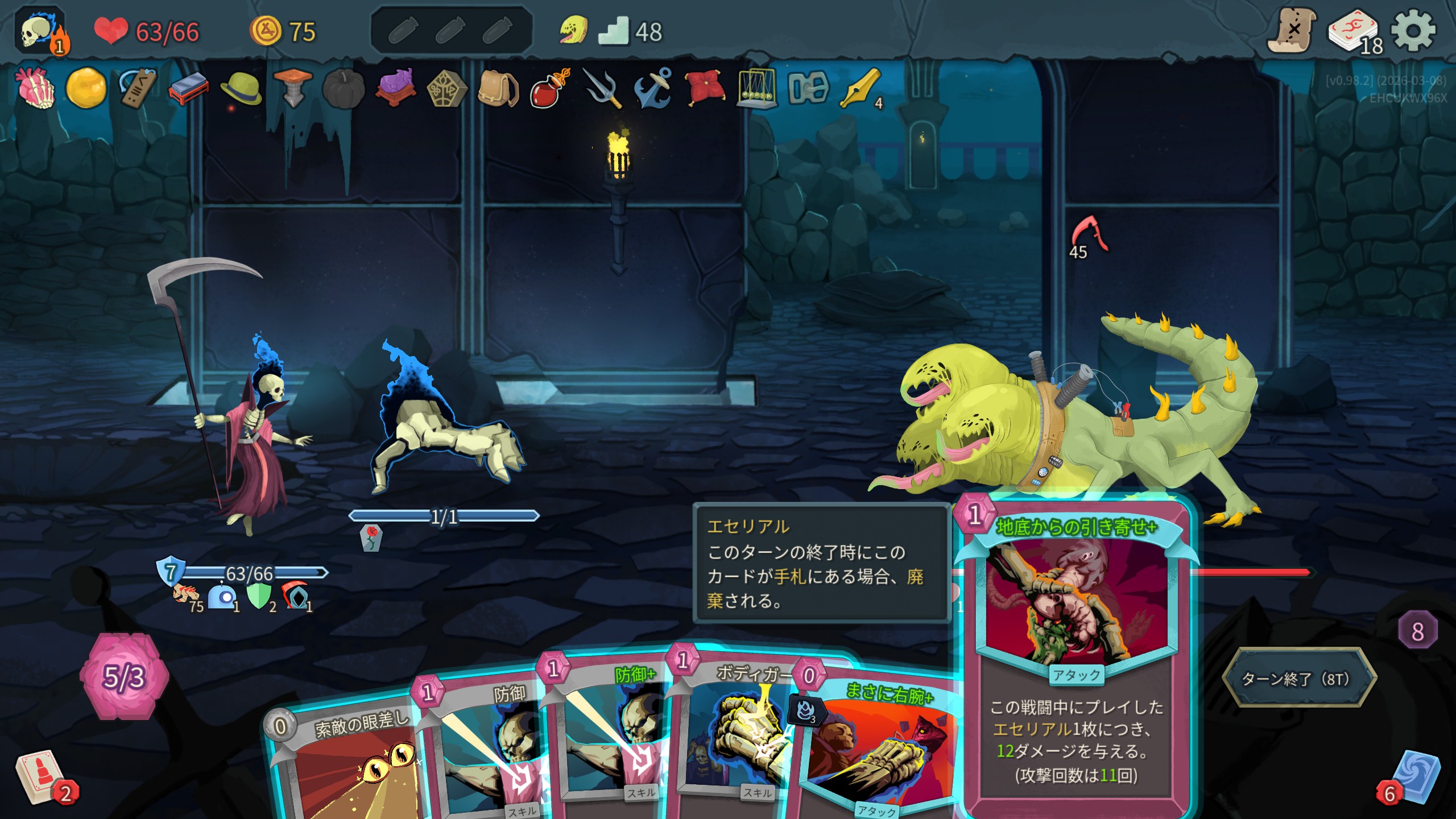
Task: Inspect the golden orb relic
Action: [x=86, y=88]
